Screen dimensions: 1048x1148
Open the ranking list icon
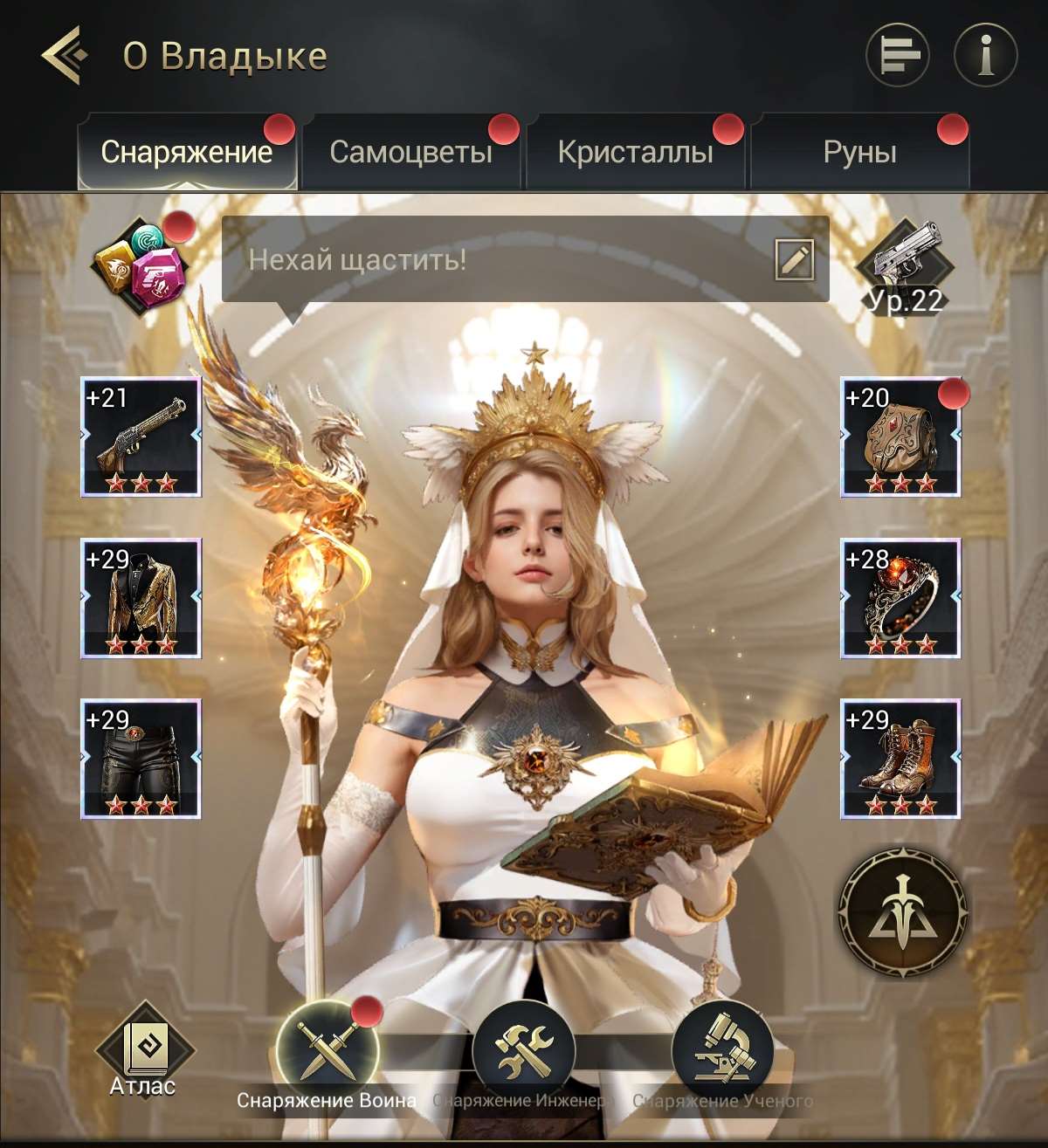pos(898,55)
